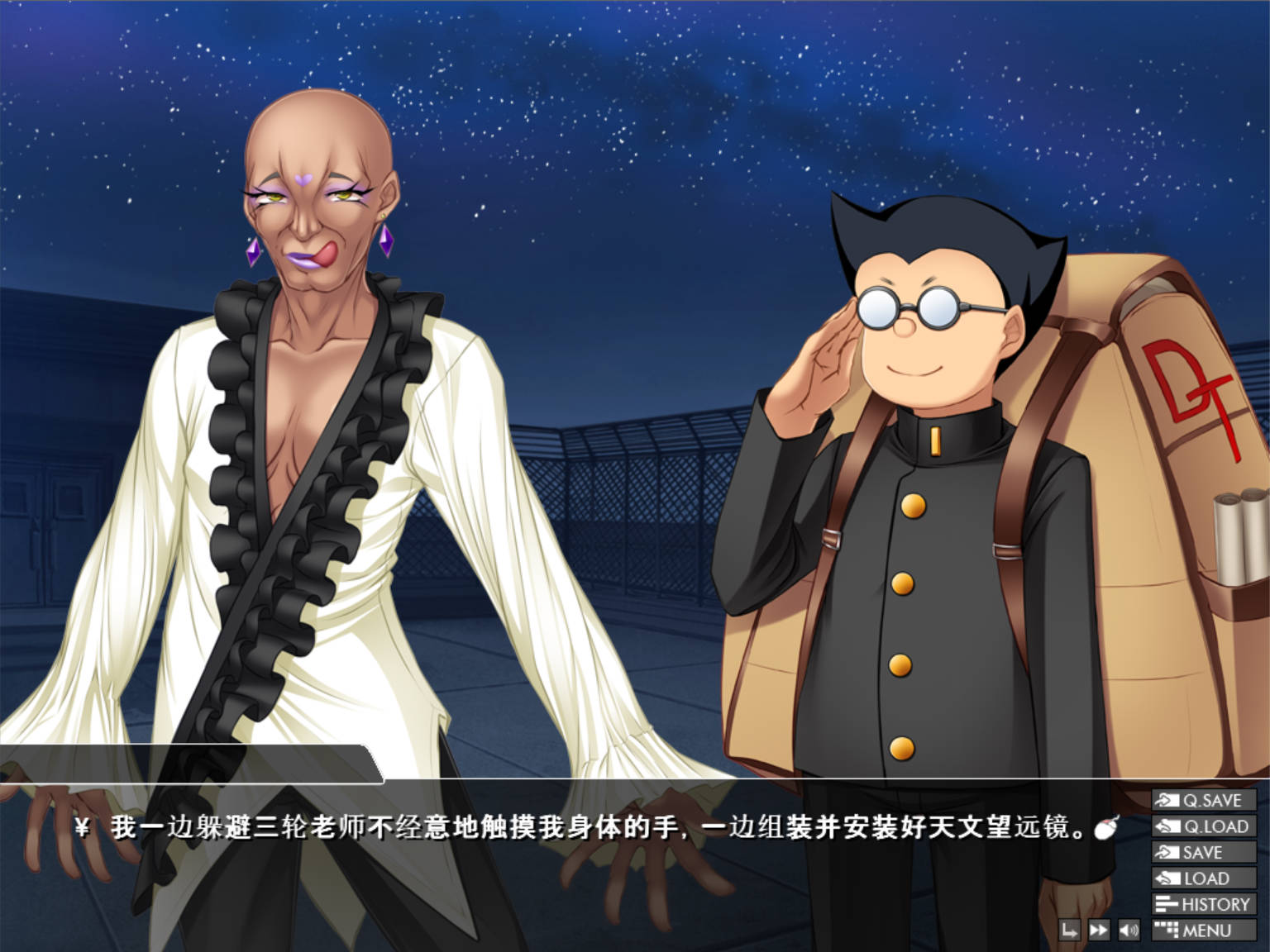Viewport: 1270px width, 952px height.
Task: Click the downward-arrow hide-window icon
Action: [x=1070, y=931]
